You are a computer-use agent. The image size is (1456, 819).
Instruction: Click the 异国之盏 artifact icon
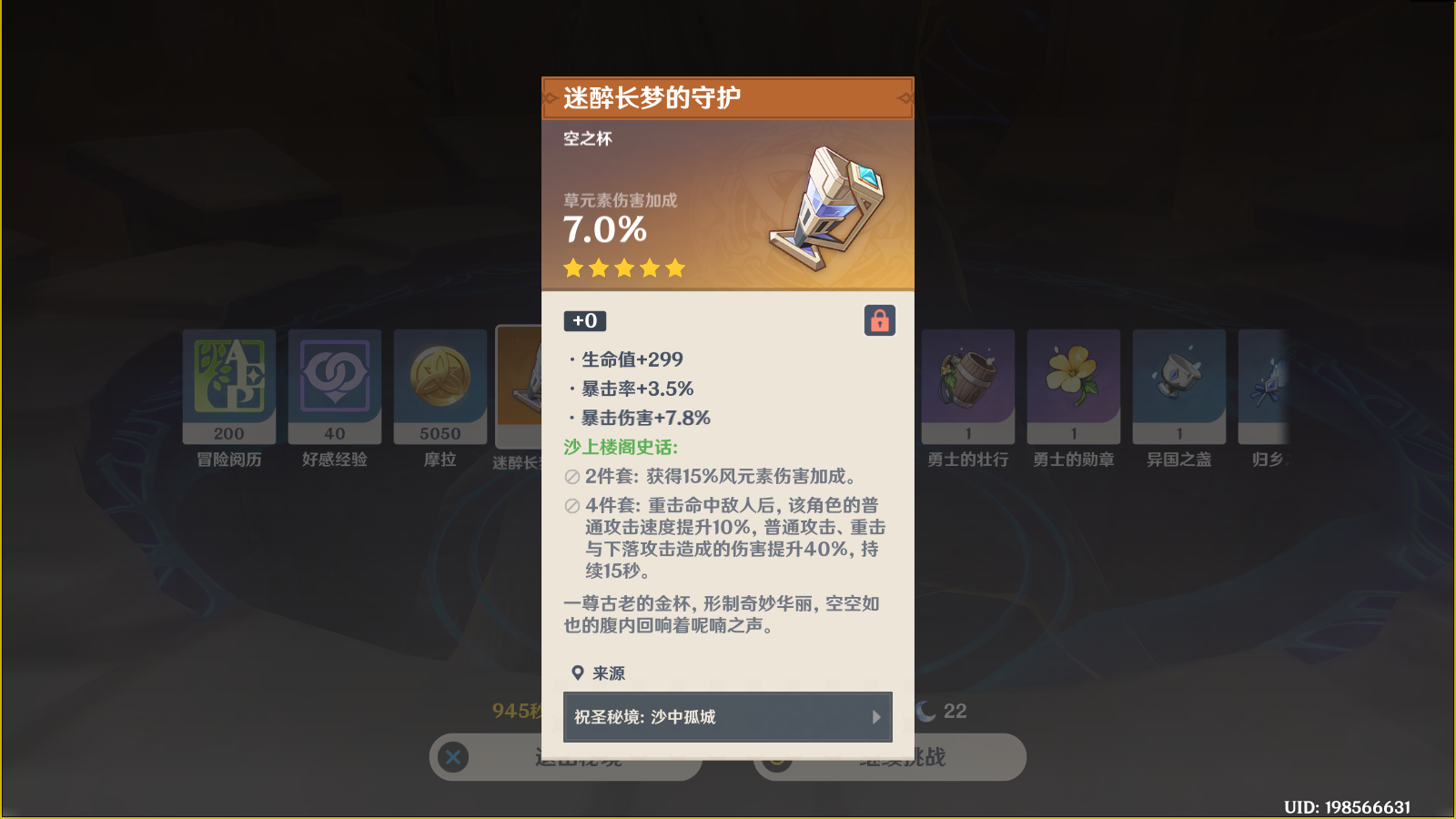click(1178, 382)
